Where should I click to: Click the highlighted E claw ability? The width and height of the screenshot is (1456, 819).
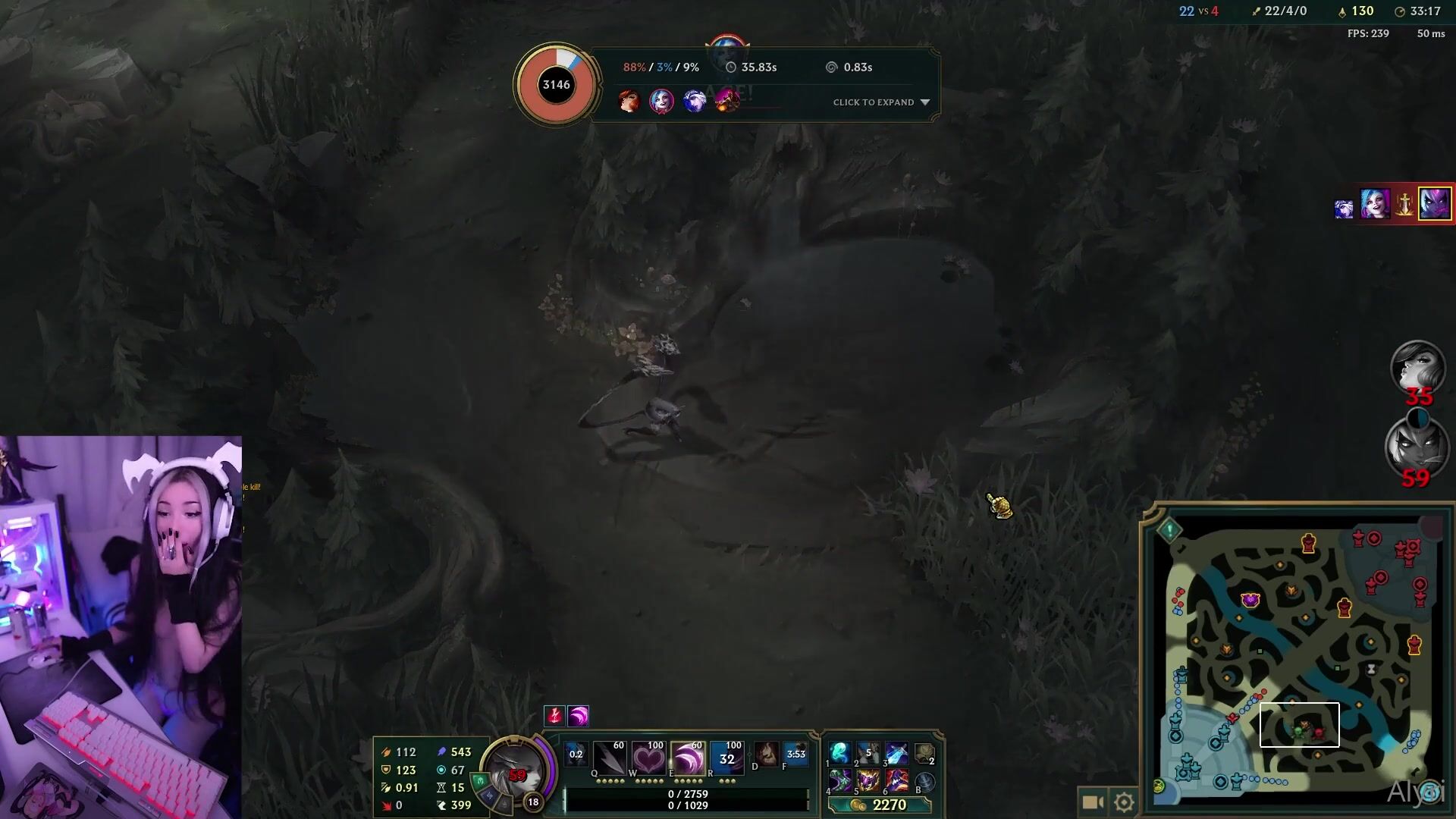coord(688,758)
